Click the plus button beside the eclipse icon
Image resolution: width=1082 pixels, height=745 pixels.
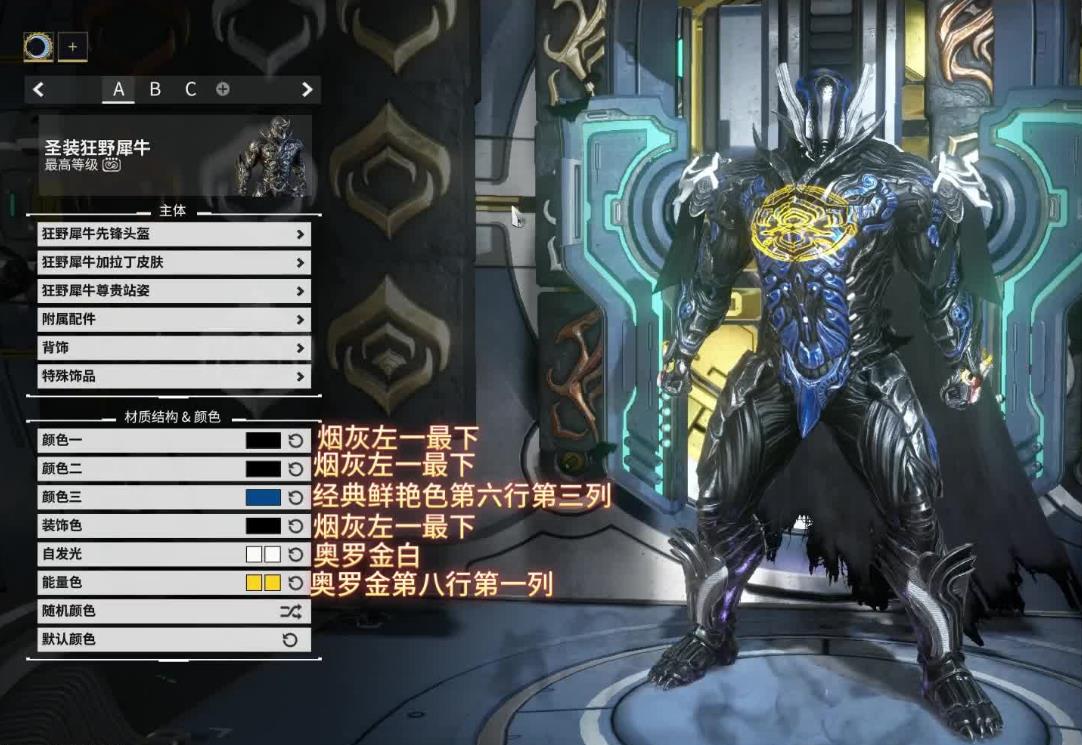(72, 46)
